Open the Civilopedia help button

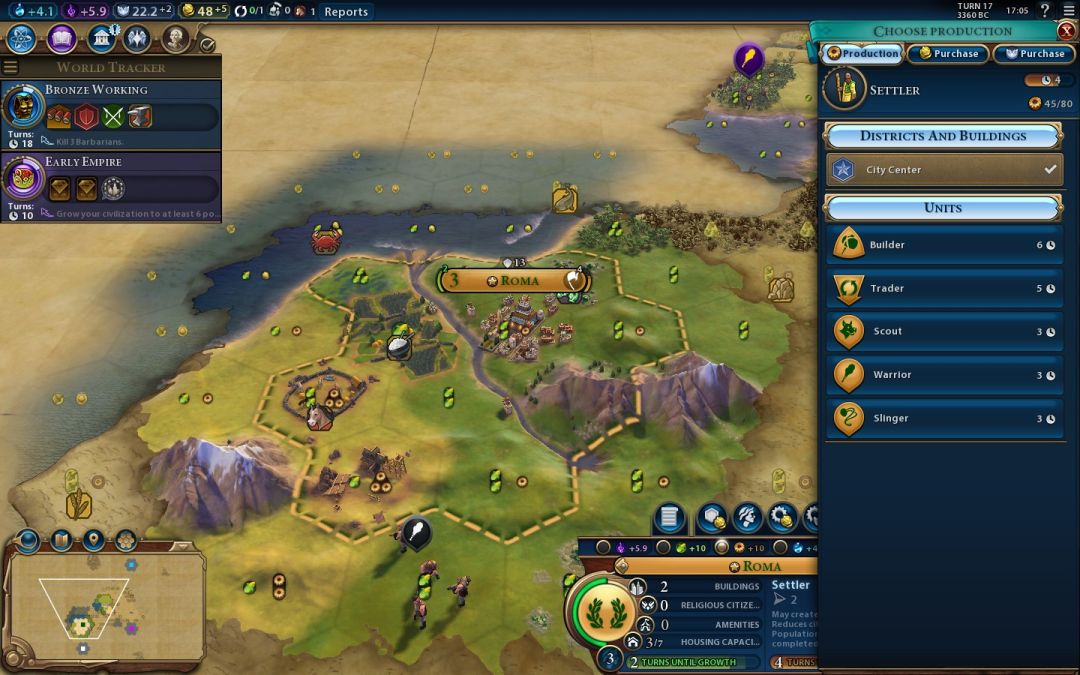click(x=1045, y=11)
